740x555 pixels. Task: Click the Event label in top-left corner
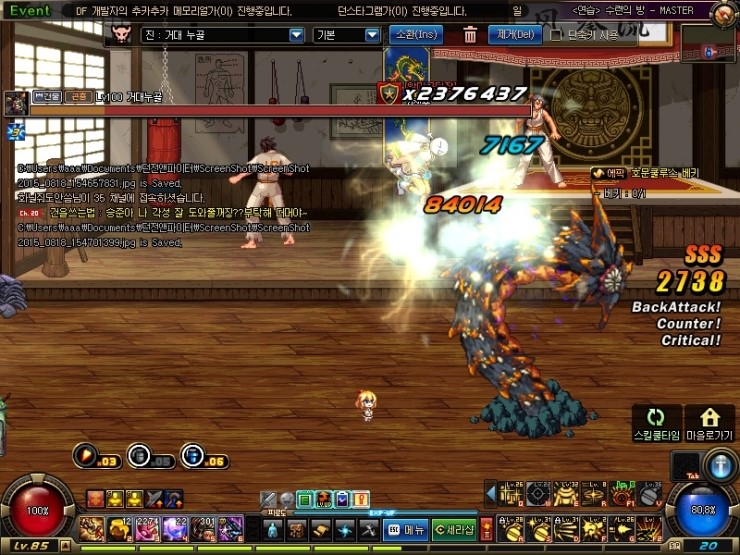point(30,11)
